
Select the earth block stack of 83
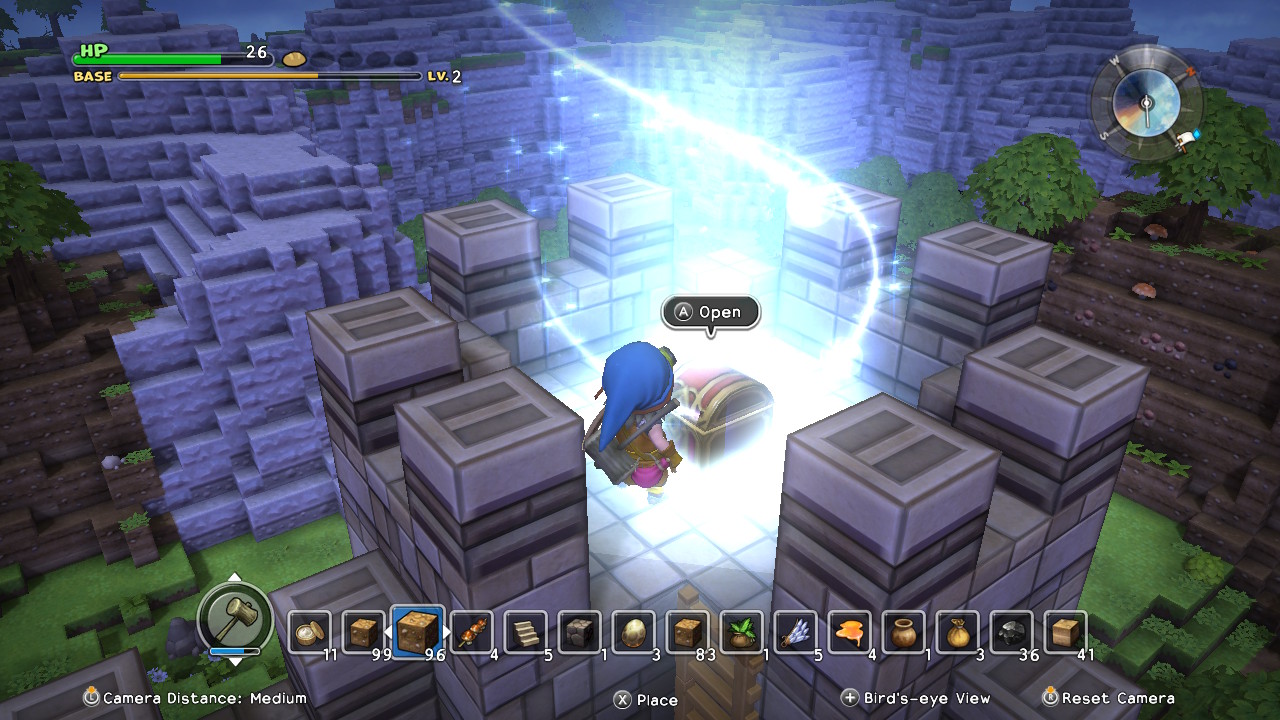pyautogui.click(x=687, y=632)
